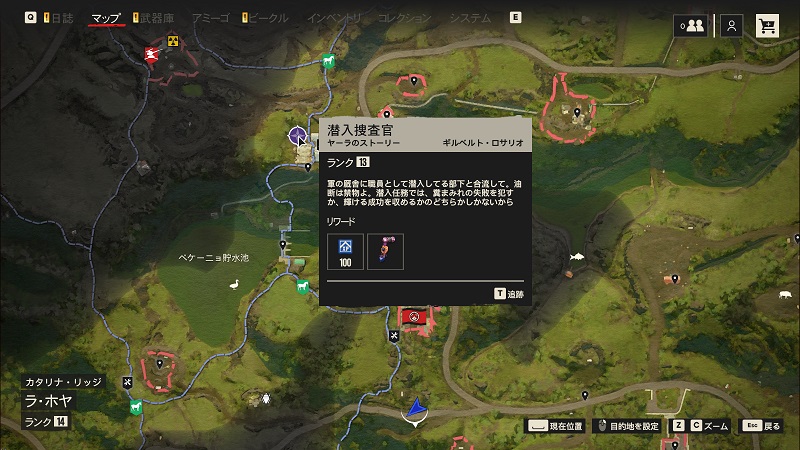The width and height of the screenshot is (800, 450).
Task: Select the purple mission marker beside the tooltip
Action: (x=297, y=135)
